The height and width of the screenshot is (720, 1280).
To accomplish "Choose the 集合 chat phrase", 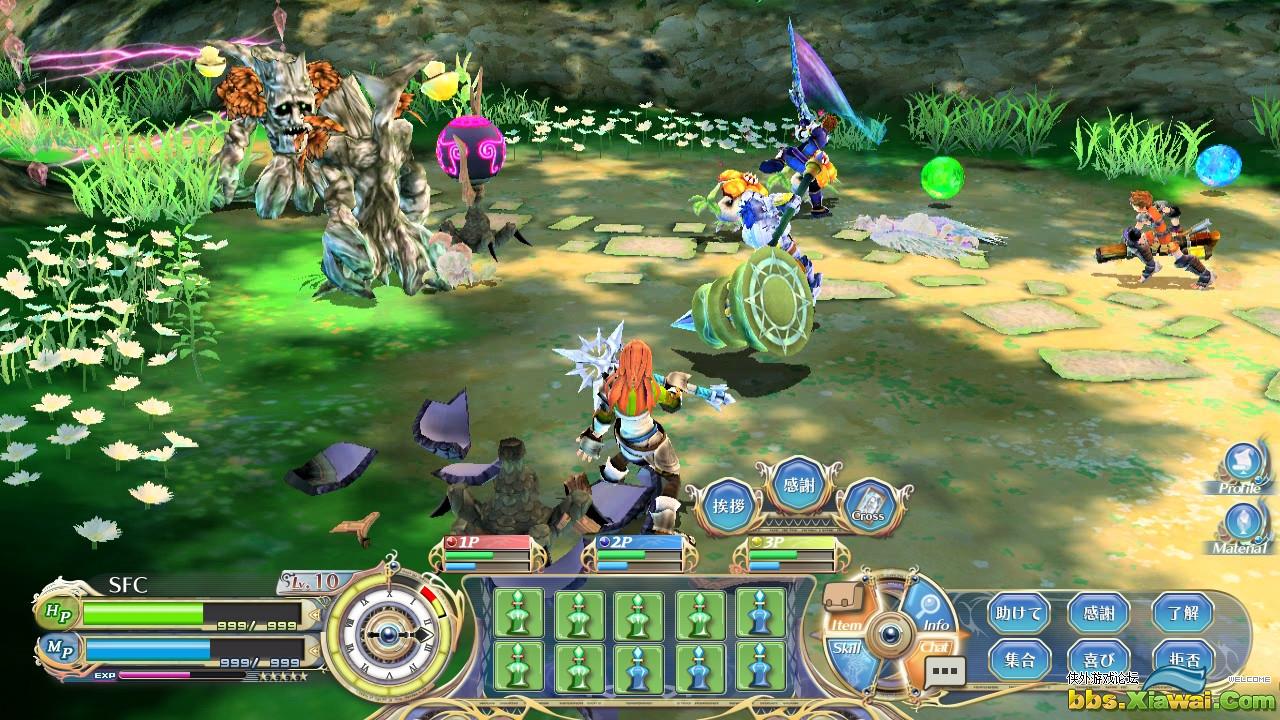I will coord(1019,659).
